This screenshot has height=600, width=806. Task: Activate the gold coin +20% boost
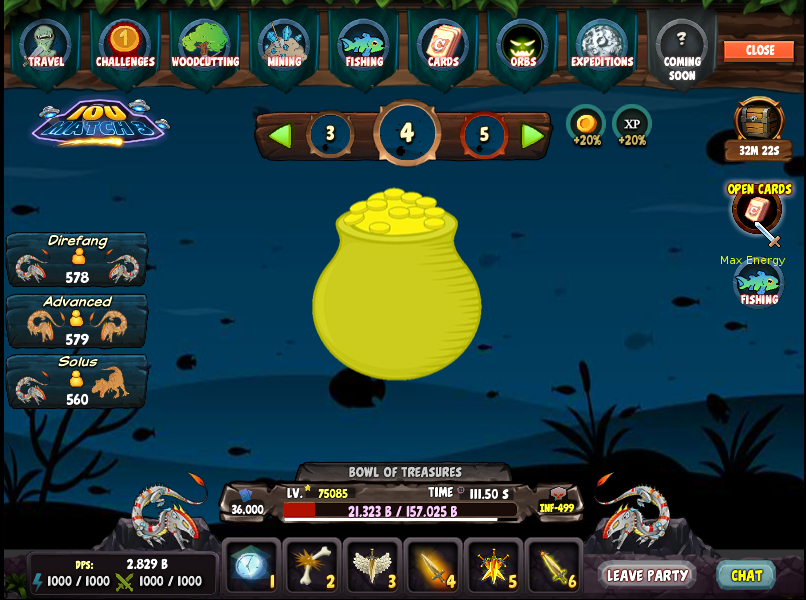pos(586,125)
